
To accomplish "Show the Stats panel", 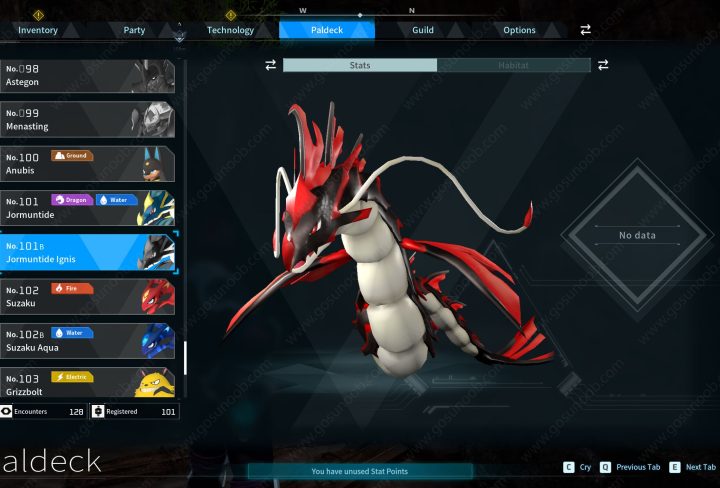I will [360, 65].
